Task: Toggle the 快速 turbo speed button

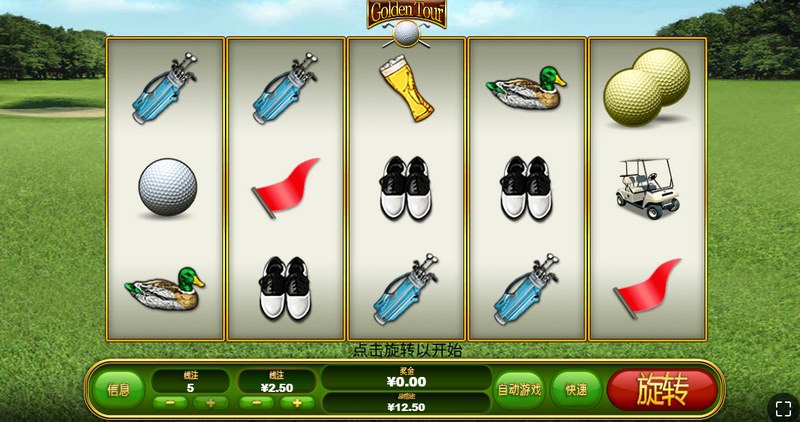Action: pyautogui.click(x=575, y=390)
